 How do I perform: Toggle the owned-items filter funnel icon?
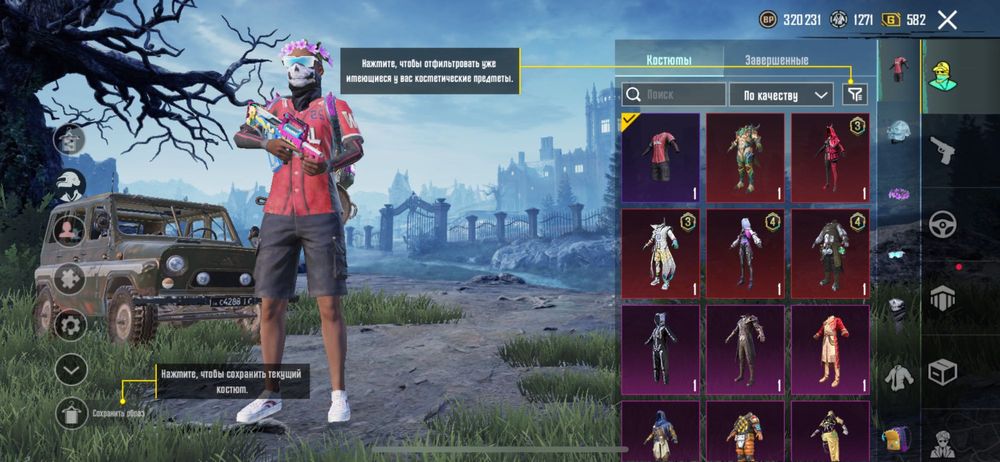point(855,94)
